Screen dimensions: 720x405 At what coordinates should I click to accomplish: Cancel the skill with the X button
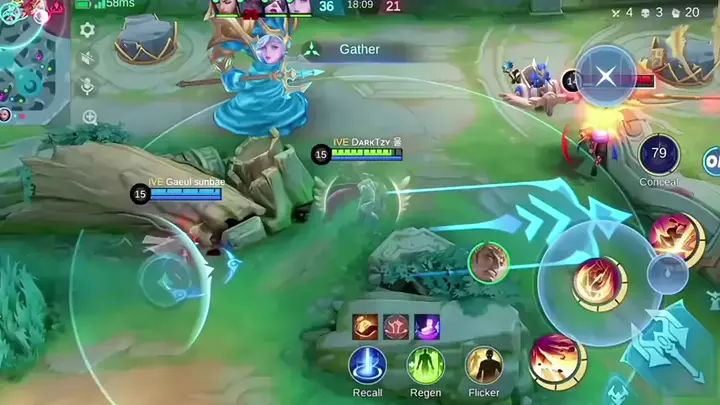pyautogui.click(x=606, y=77)
